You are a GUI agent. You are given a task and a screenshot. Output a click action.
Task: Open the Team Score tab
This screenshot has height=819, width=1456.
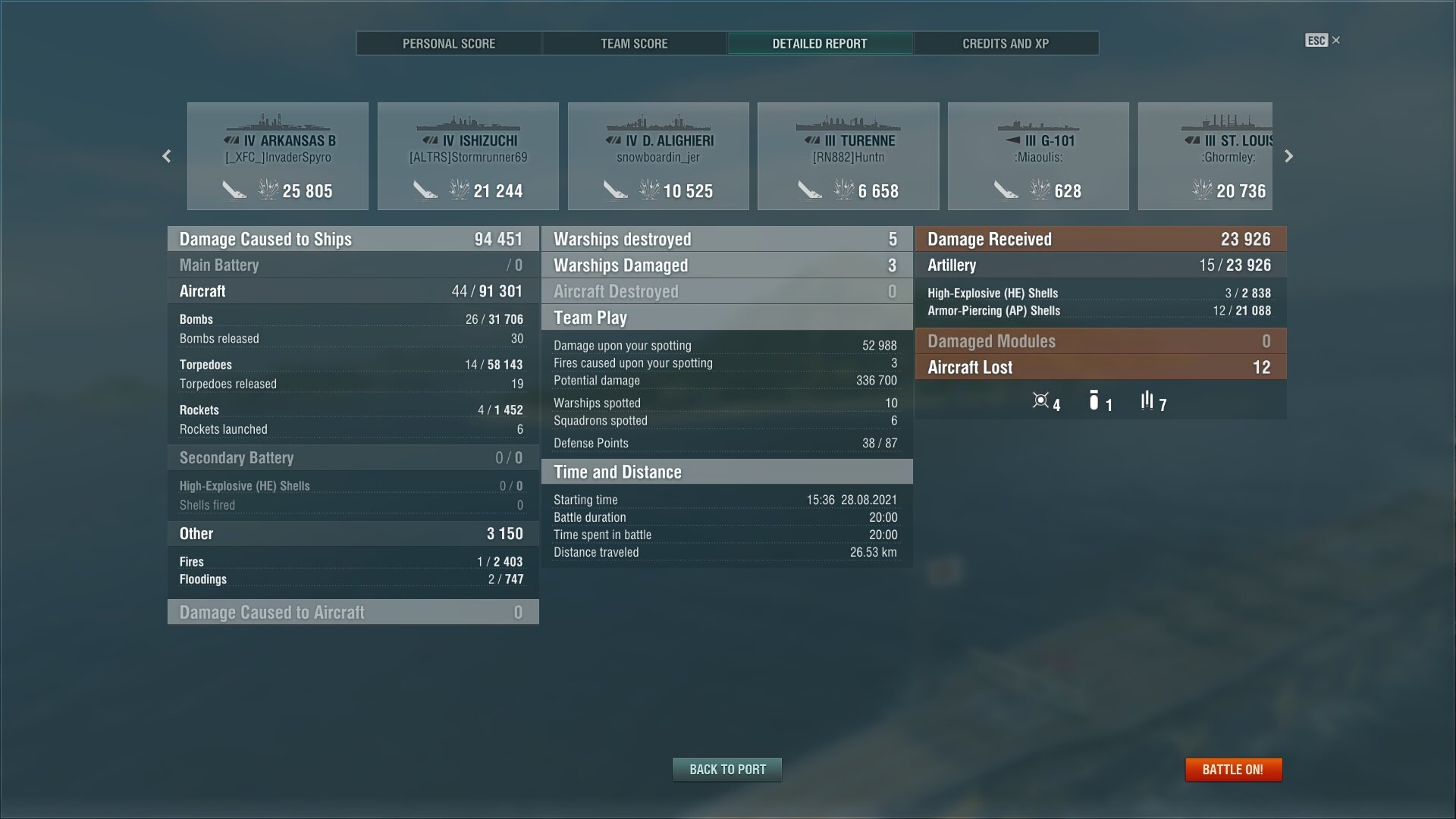[x=634, y=43]
